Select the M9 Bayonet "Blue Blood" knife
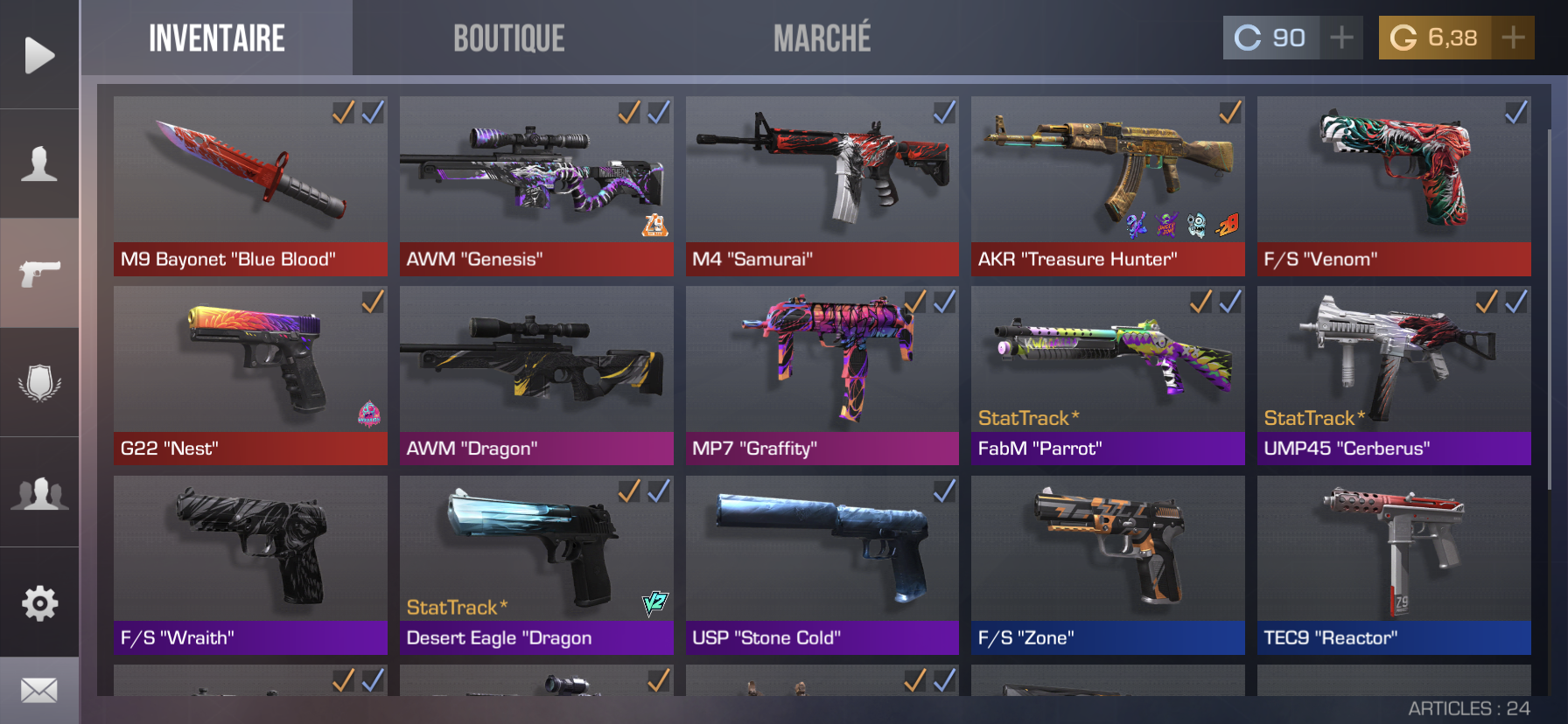Screen dimensions: 1568x724 pyautogui.click(x=250, y=186)
